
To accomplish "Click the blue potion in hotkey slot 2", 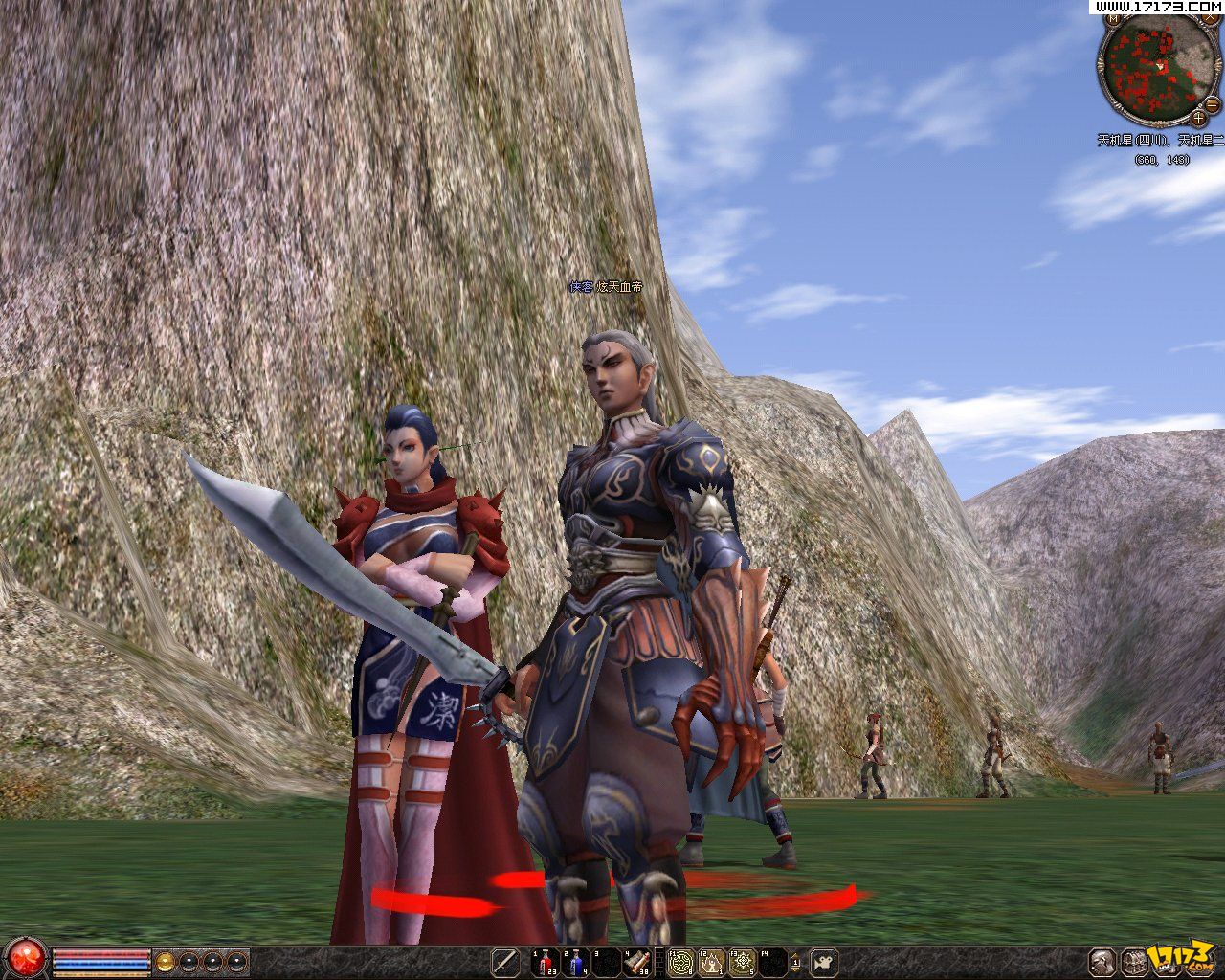I will pyautogui.click(x=575, y=964).
